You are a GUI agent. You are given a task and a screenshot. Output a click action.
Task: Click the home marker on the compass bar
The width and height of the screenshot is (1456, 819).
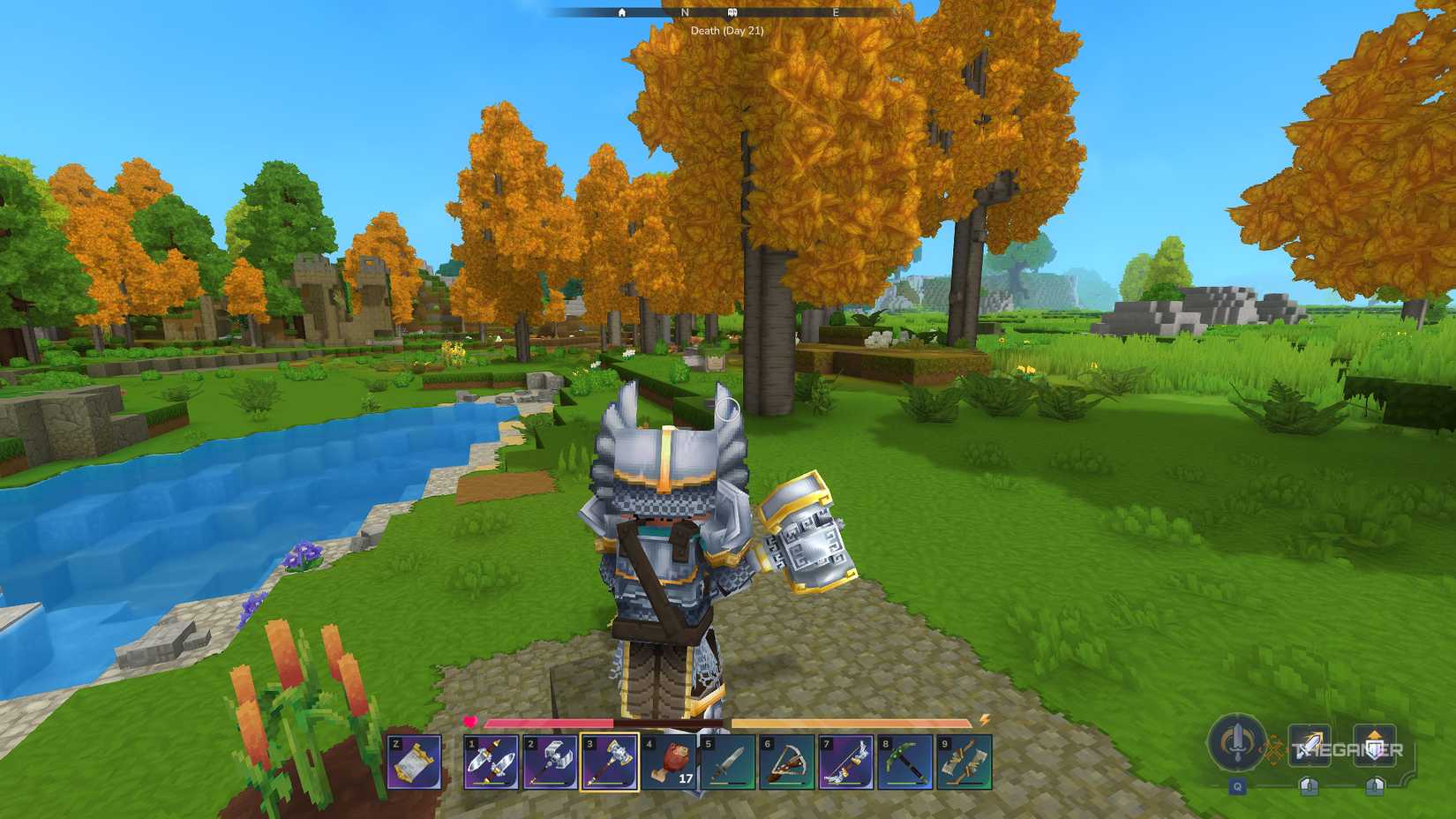[x=623, y=14]
